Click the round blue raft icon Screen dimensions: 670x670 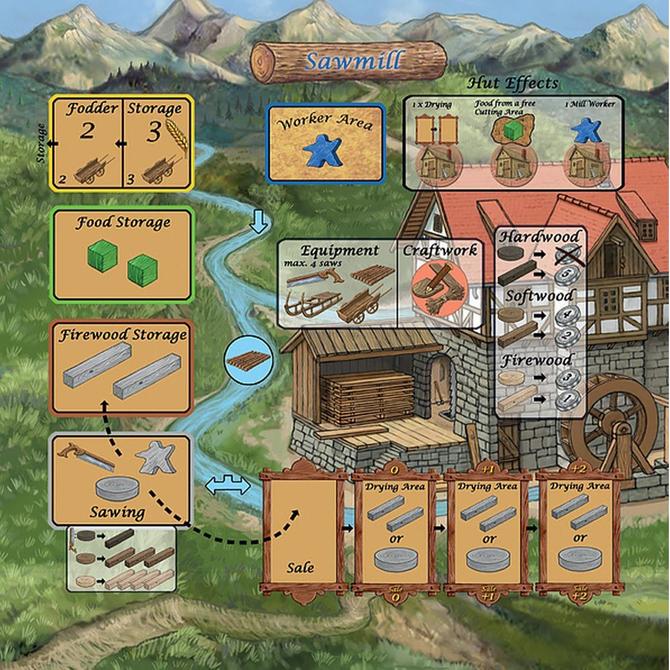tap(244, 357)
